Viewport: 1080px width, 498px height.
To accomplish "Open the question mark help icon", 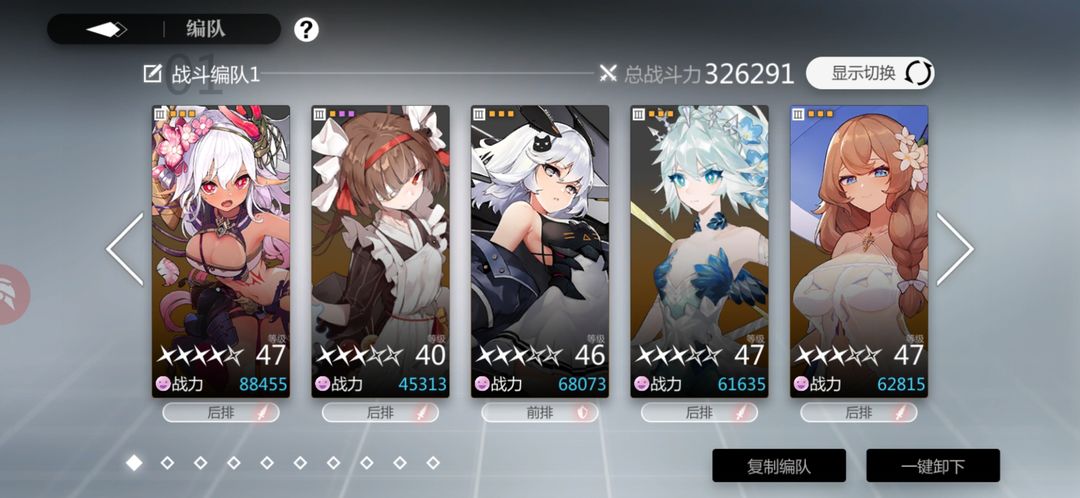I will coord(306,29).
